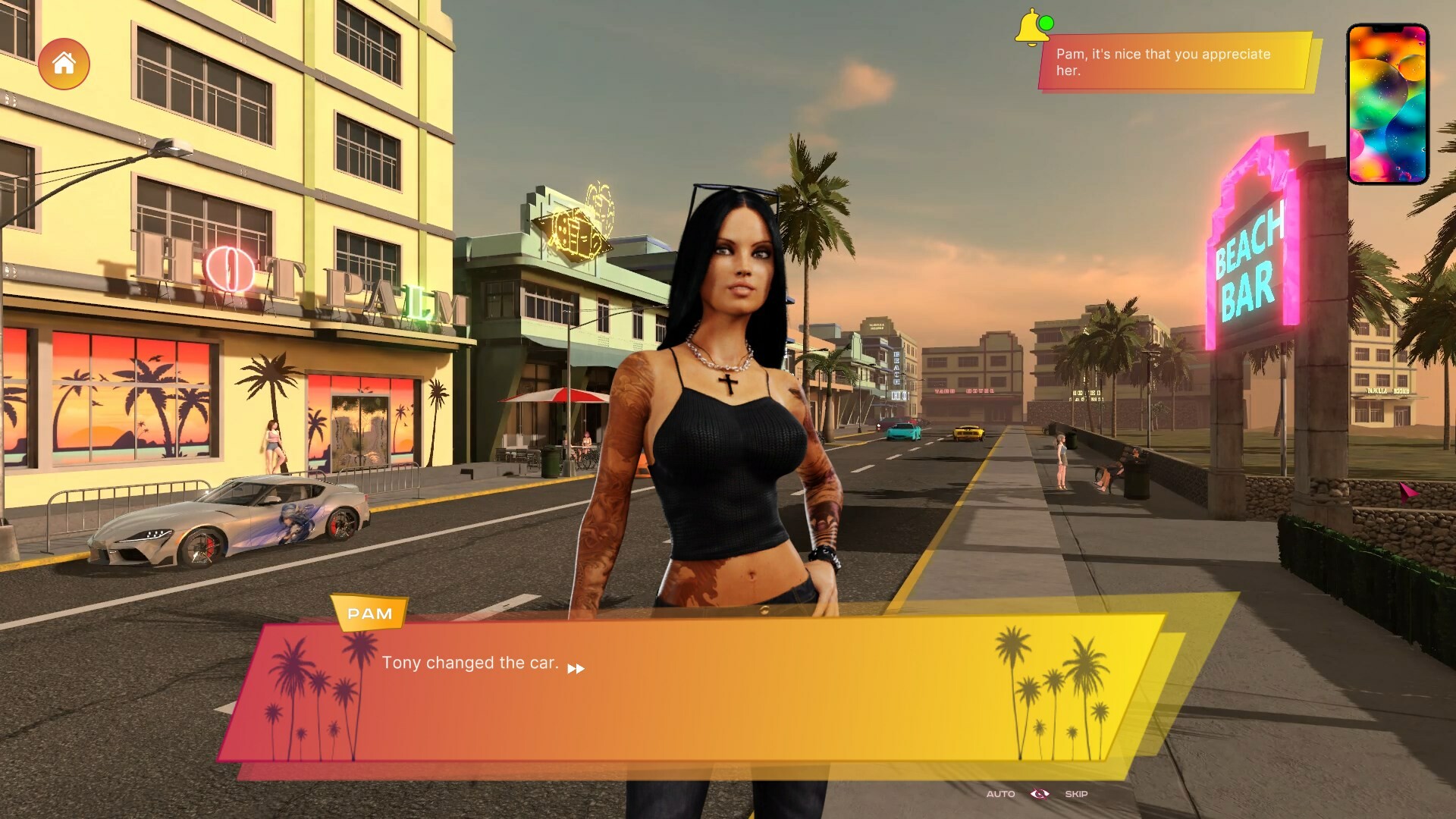1456x819 pixels.
Task: Click the PAM name tag above the dialogue box
Action: point(369,613)
